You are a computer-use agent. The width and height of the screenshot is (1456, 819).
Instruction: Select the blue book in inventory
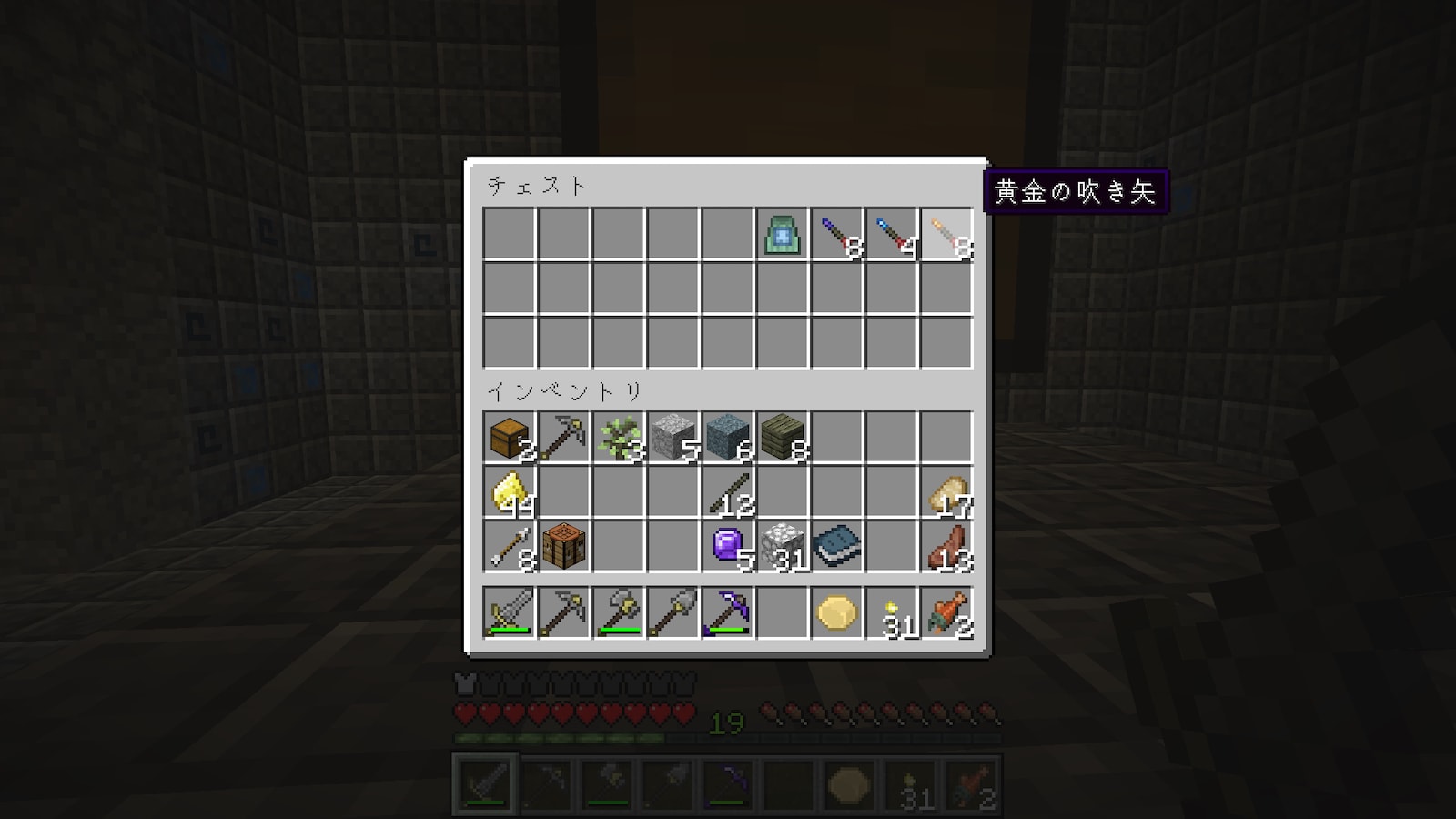[837, 547]
